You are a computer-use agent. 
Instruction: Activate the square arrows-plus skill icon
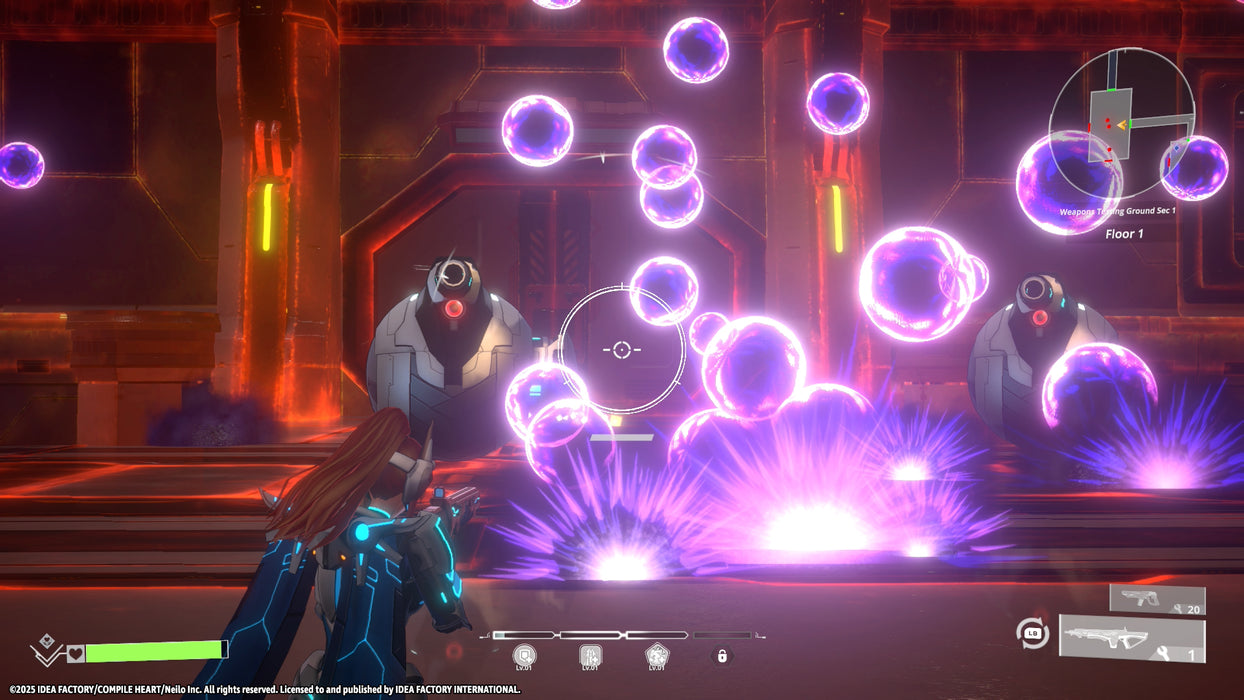pyautogui.click(x=590, y=656)
